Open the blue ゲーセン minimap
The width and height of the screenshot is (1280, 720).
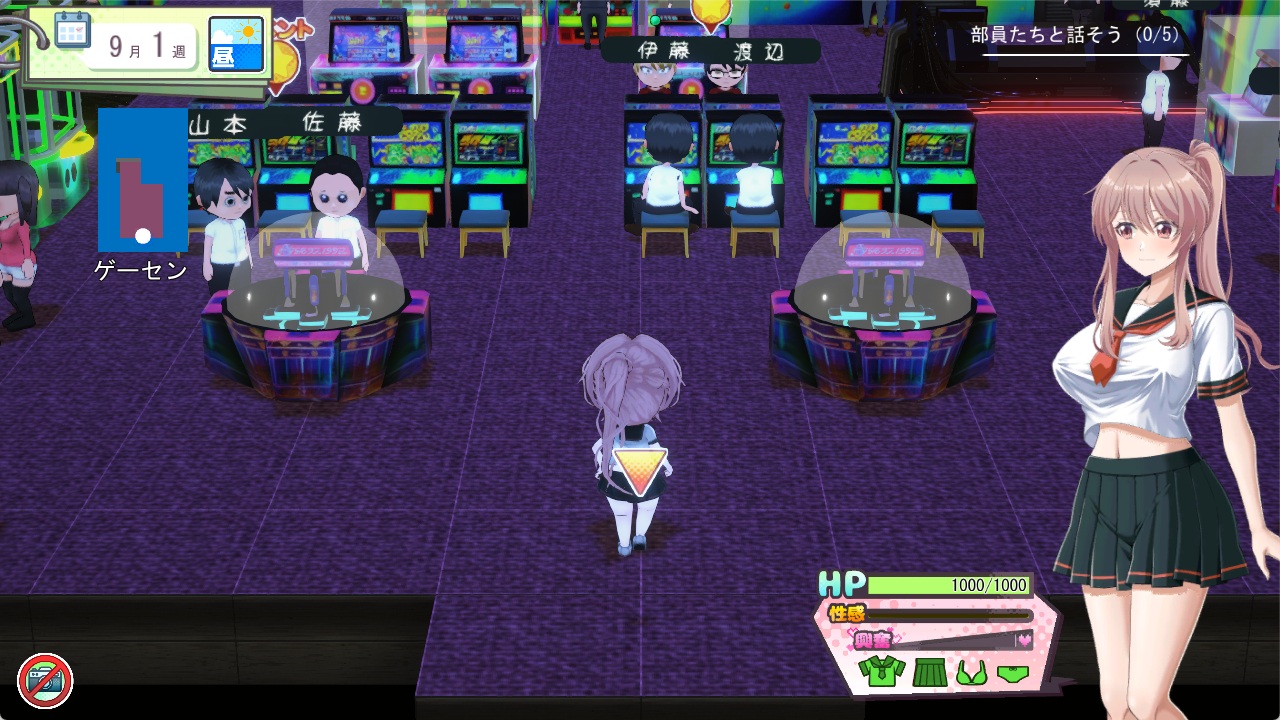click(x=142, y=180)
